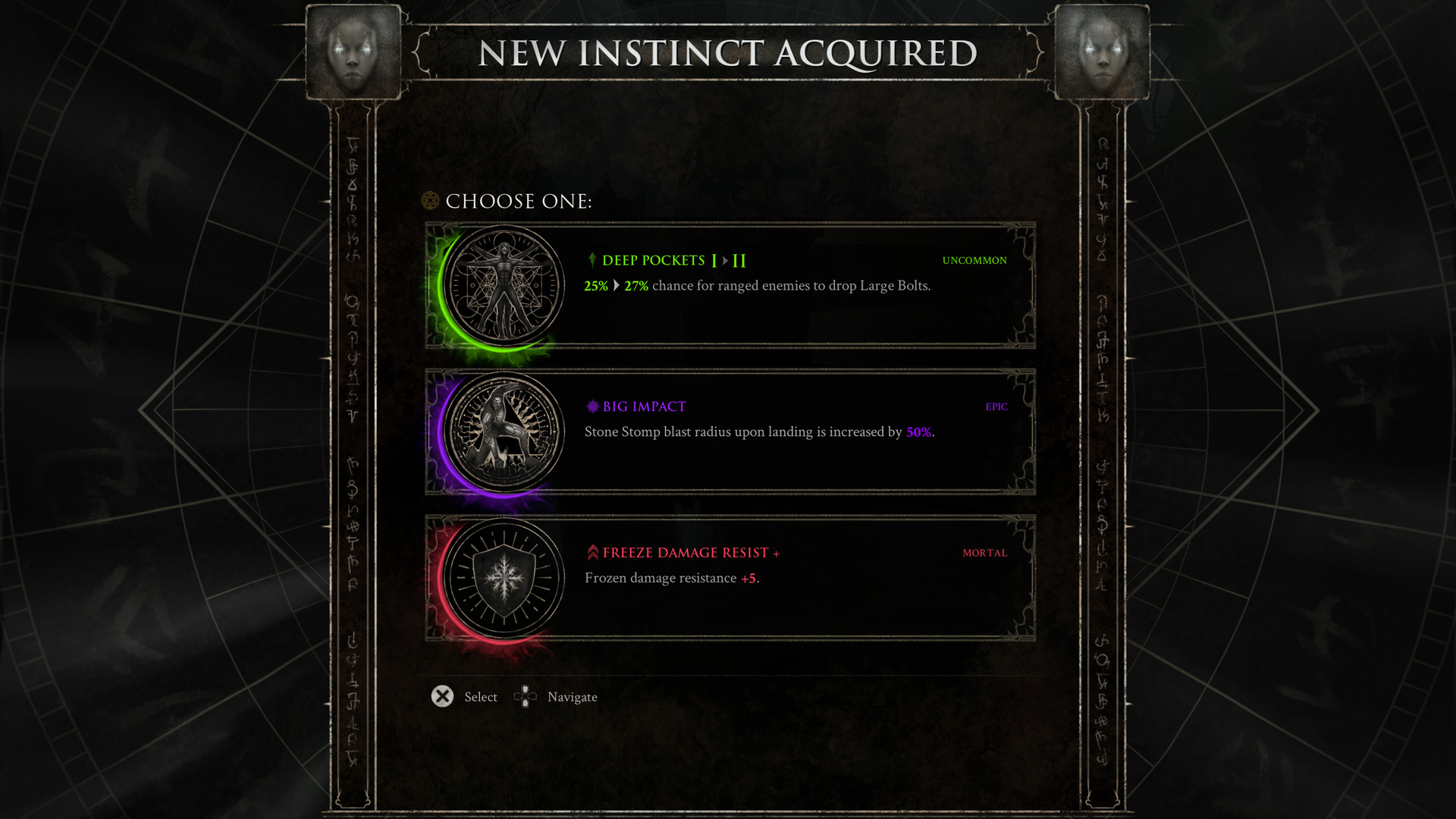
Task: Click the Navigate d-pad prompt
Action: tap(525, 696)
